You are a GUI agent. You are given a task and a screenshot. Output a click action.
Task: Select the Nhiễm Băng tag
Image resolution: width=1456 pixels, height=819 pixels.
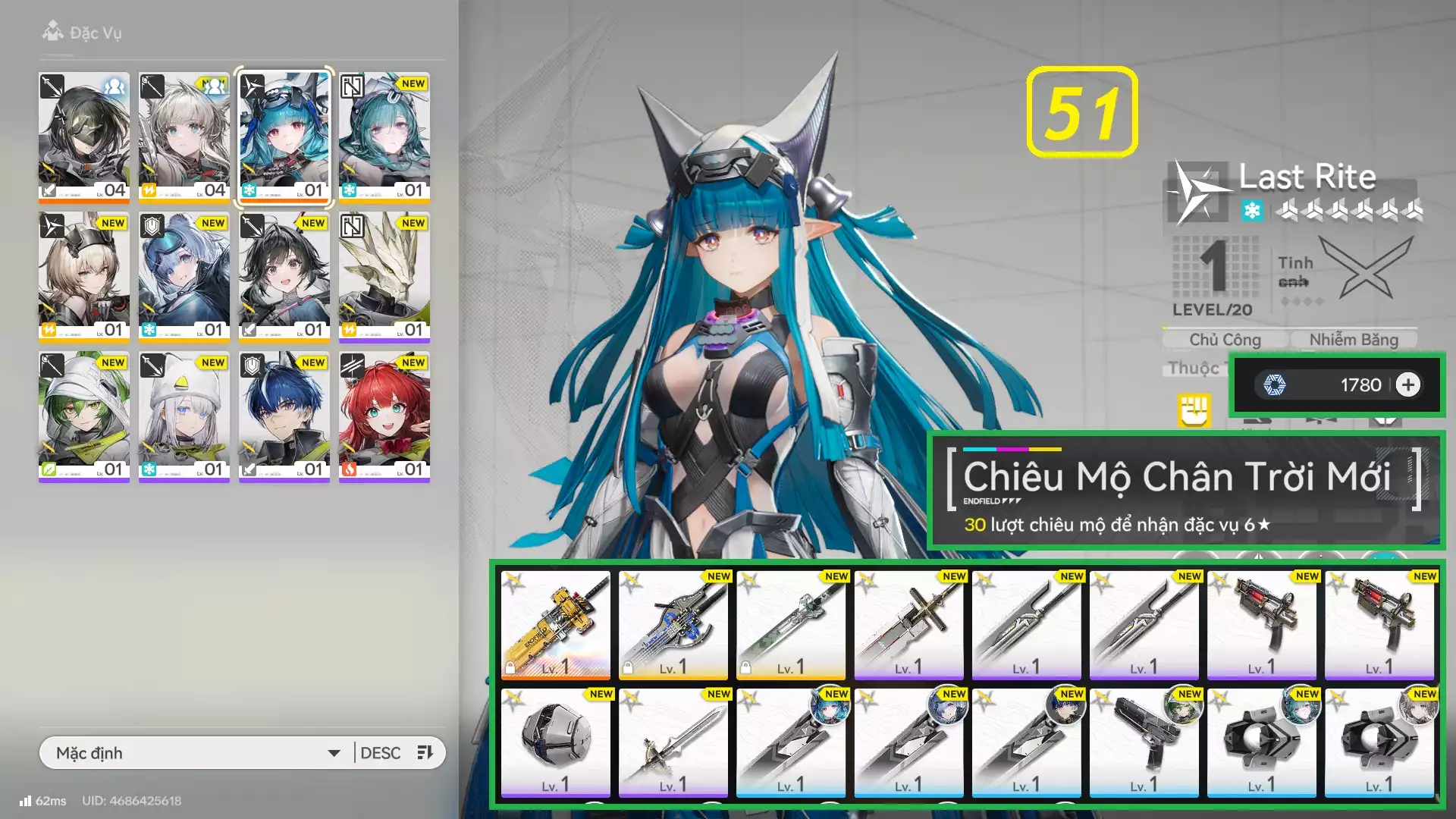pyautogui.click(x=1354, y=340)
